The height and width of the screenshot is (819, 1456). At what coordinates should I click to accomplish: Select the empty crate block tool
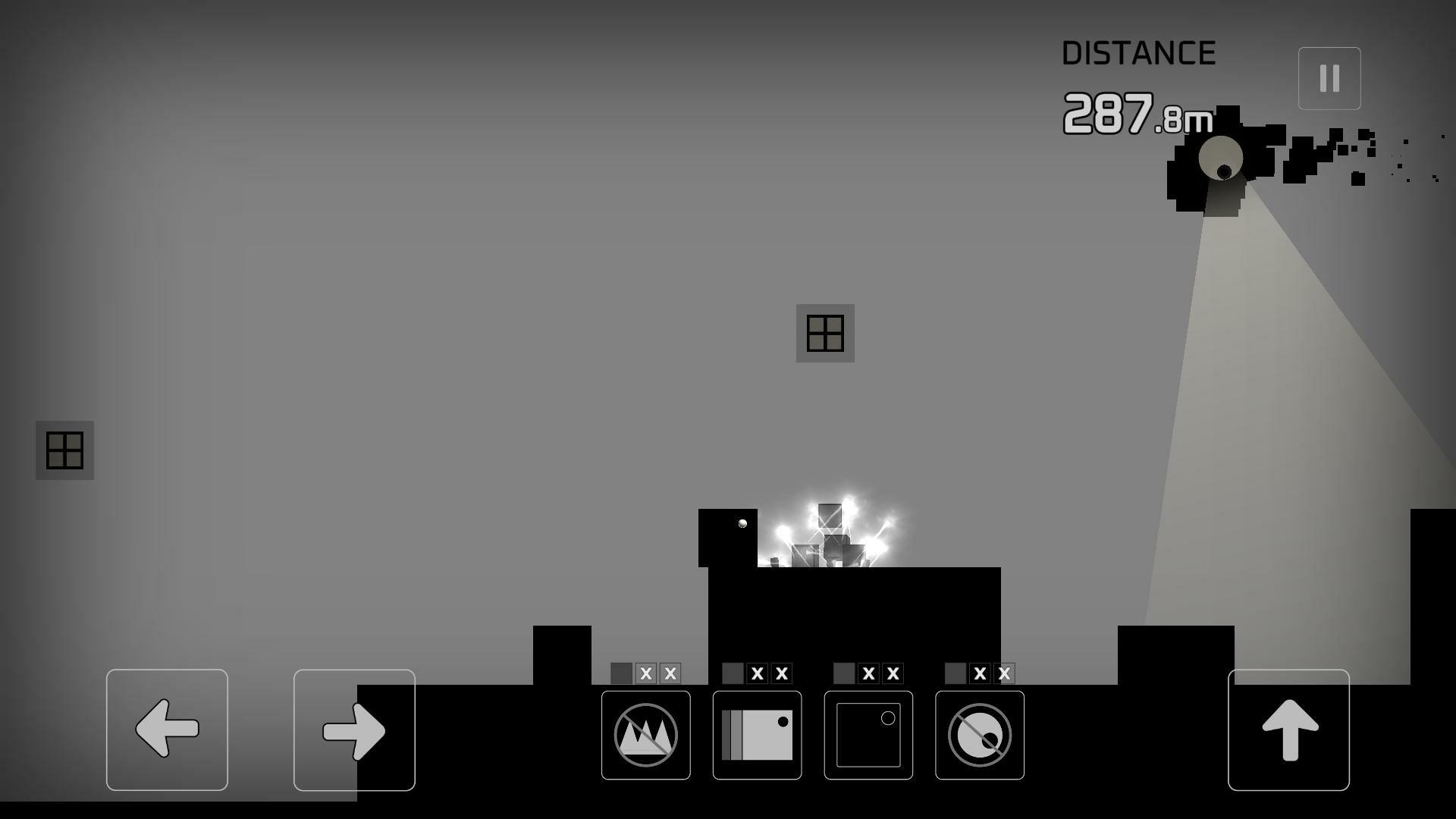coord(868,733)
